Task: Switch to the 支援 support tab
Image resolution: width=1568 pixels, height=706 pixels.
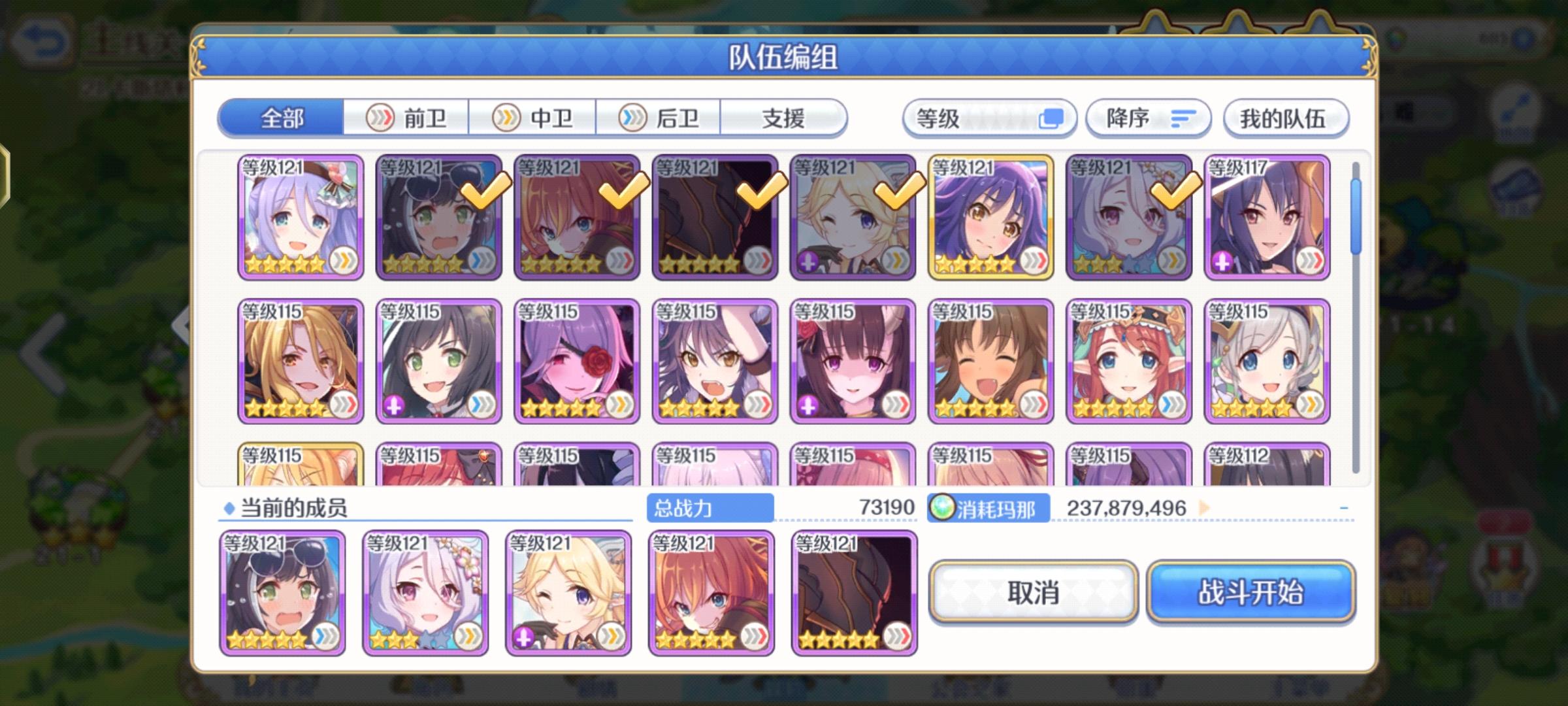Action: [x=783, y=118]
